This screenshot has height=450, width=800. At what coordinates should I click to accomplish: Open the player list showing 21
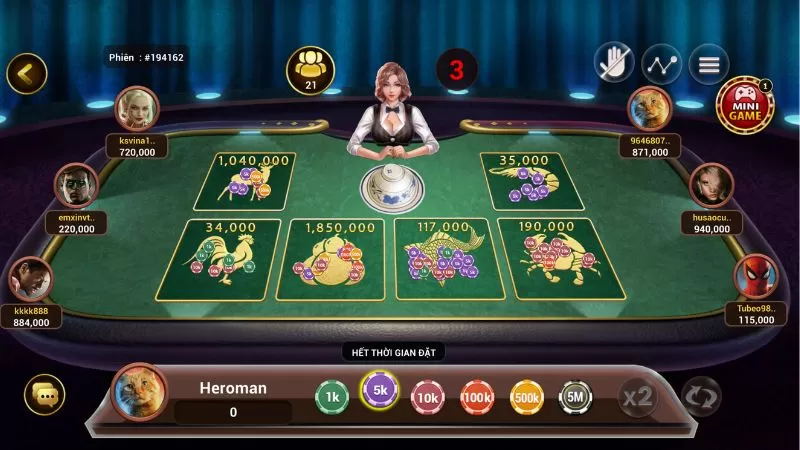coord(310,69)
